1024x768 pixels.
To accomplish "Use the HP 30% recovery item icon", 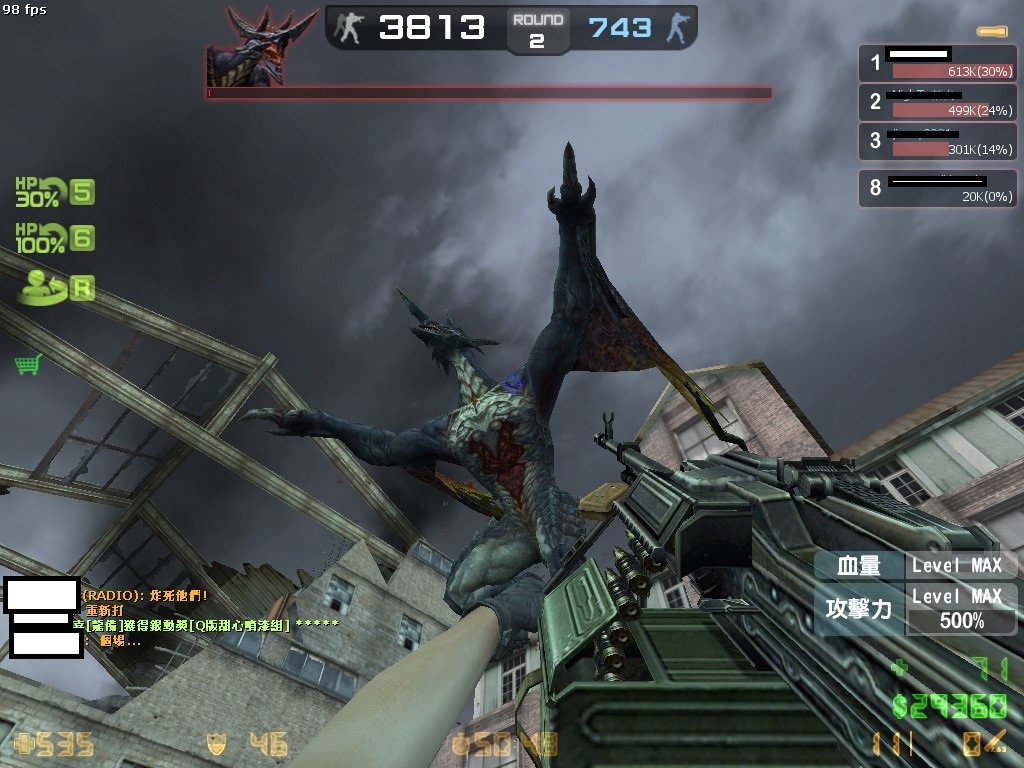I will tap(38, 192).
